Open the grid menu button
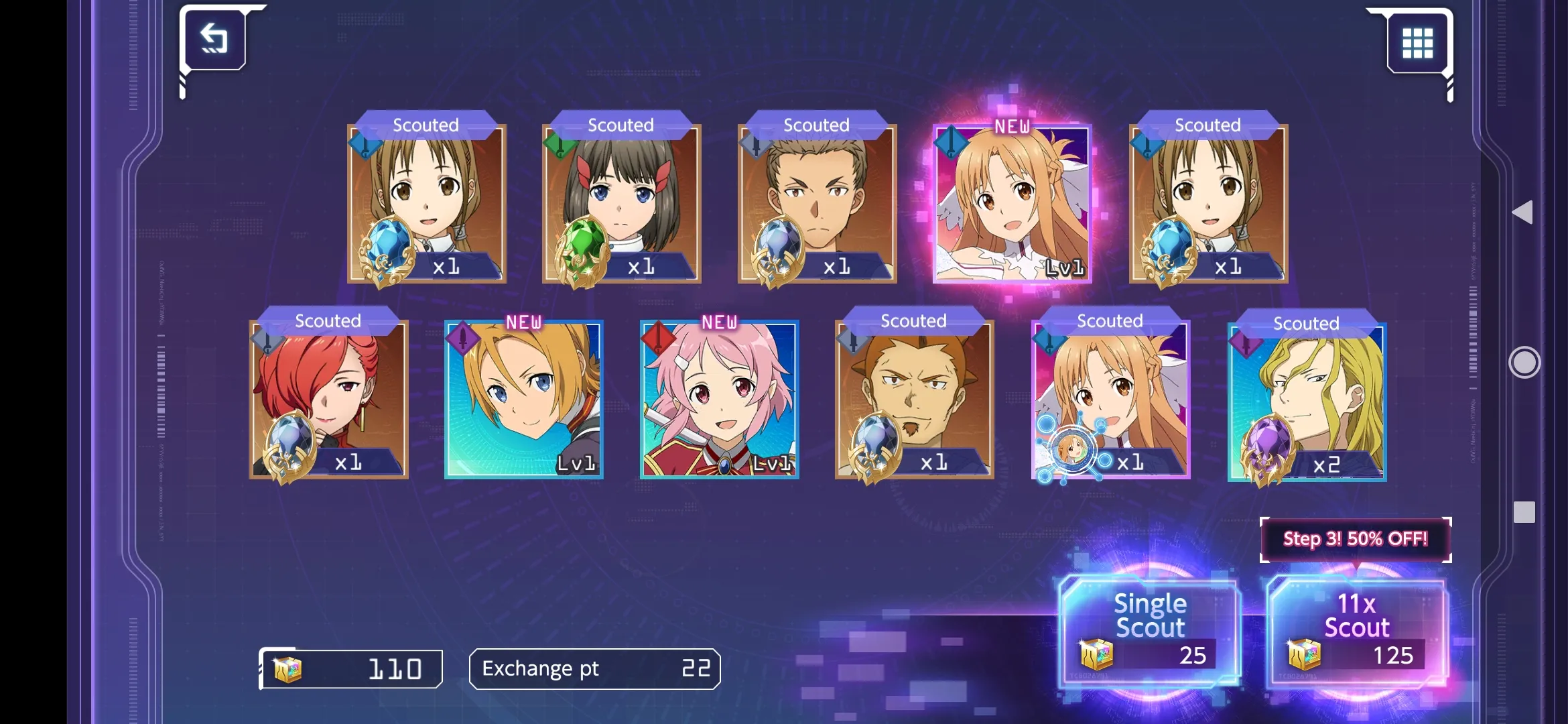The width and height of the screenshot is (1568, 724). 1417,43
